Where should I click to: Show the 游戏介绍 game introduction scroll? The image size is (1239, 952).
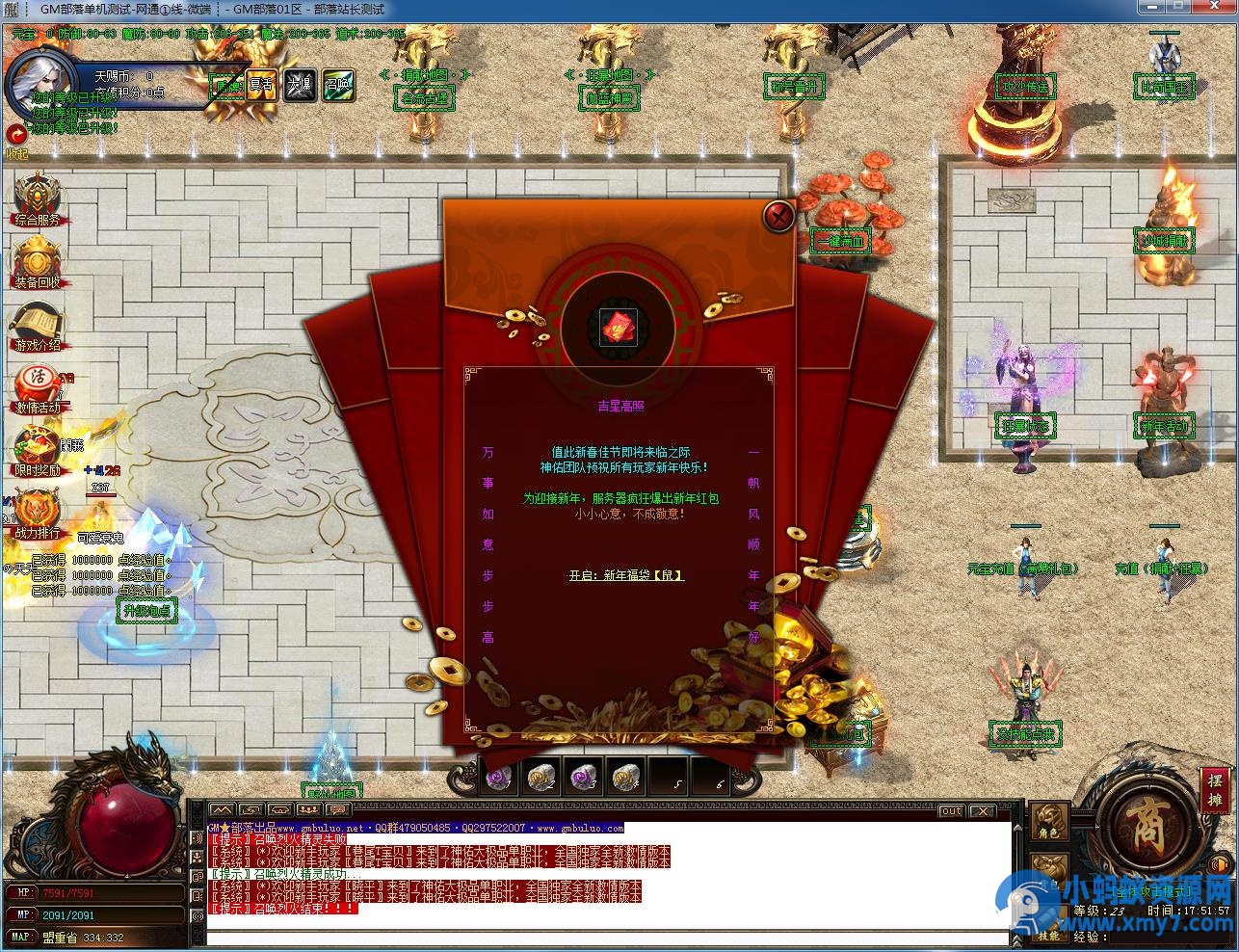point(37,326)
